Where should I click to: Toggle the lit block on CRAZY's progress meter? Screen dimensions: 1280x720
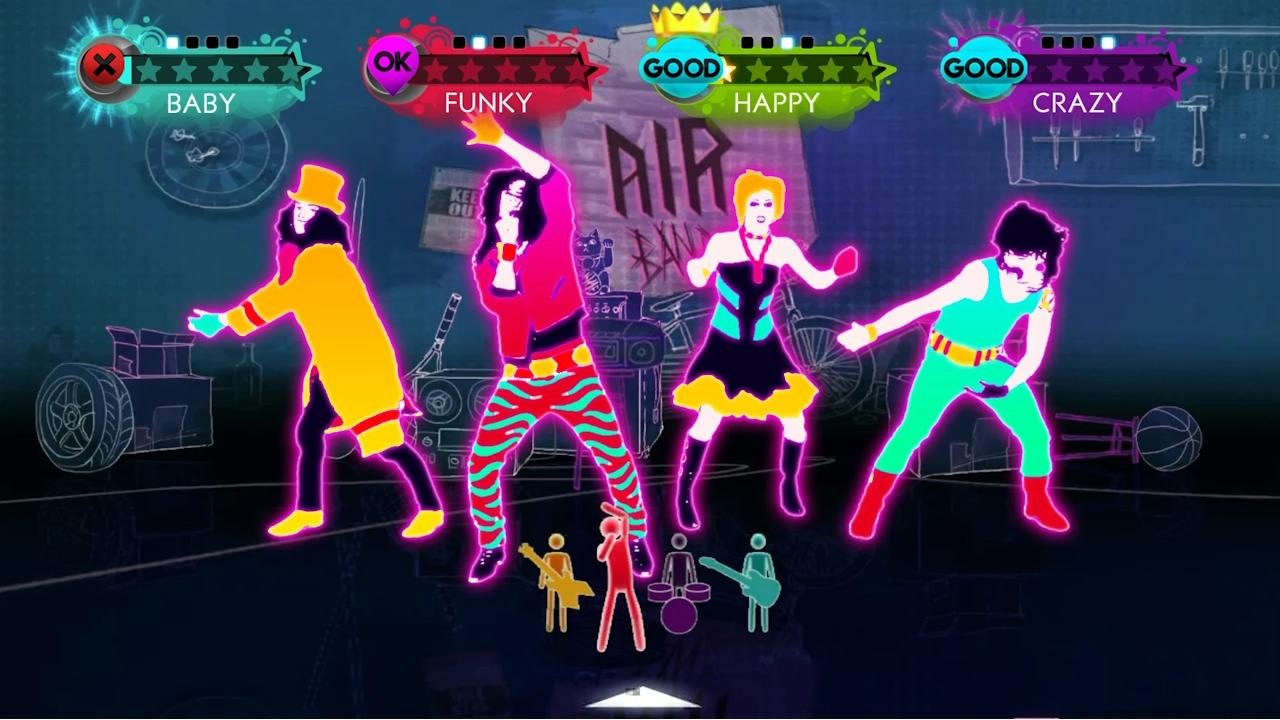(x=1107, y=42)
